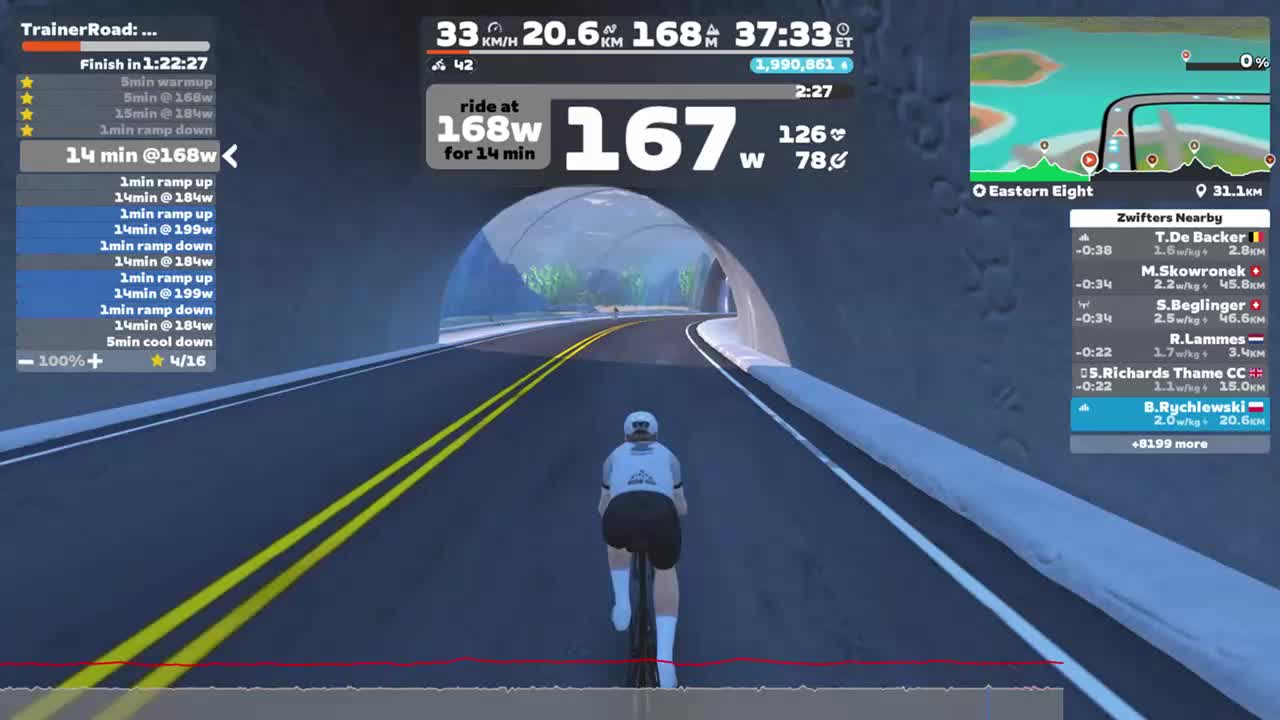Click the Zwifters Nearby panel header
The image size is (1280, 720).
[x=1170, y=217]
